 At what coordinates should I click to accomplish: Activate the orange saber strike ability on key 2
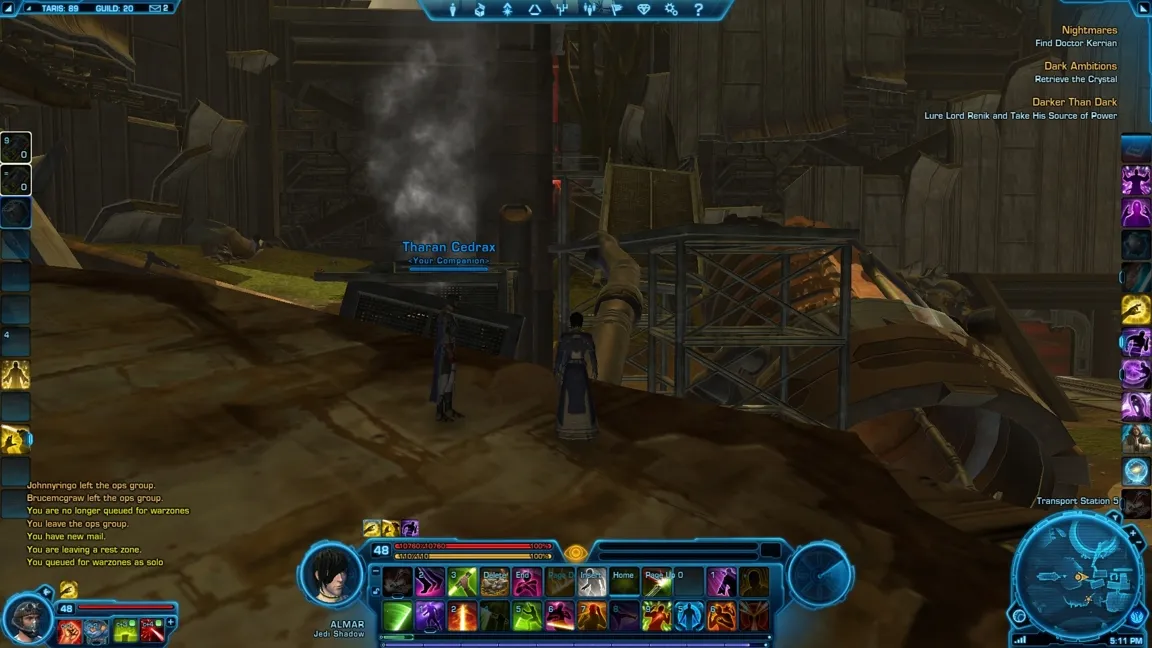462,616
